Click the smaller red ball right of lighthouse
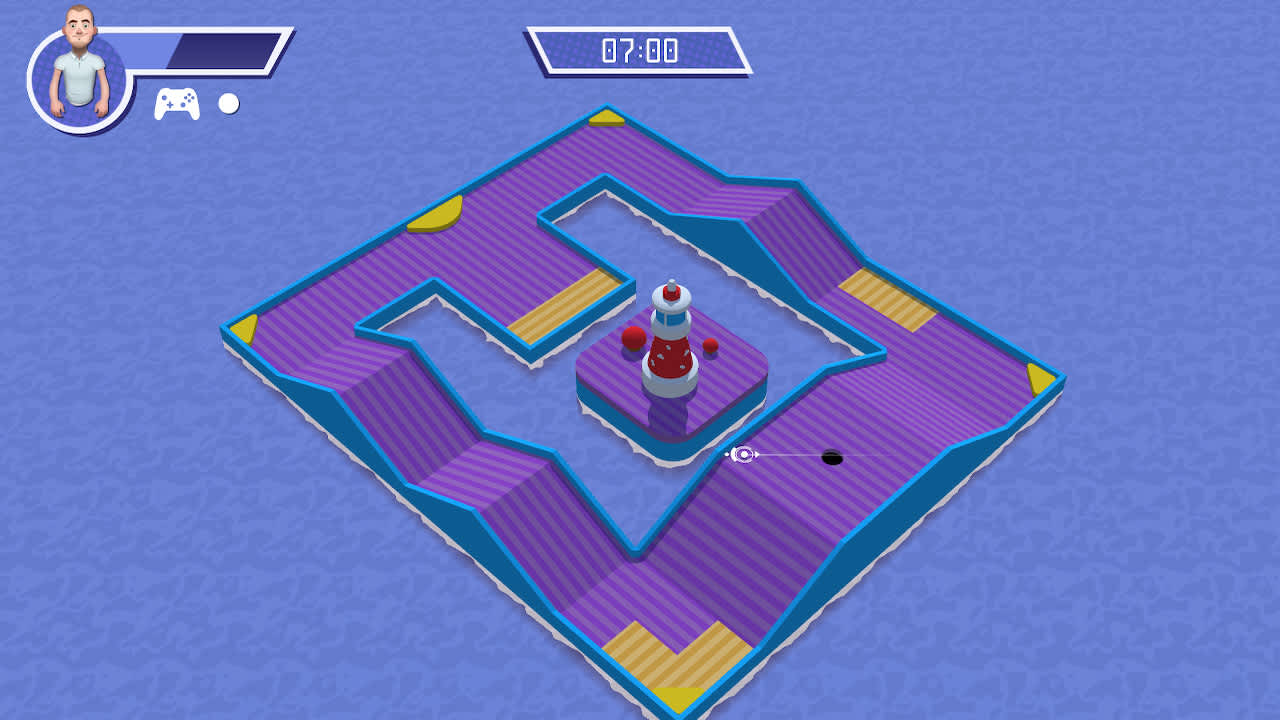 (709, 346)
